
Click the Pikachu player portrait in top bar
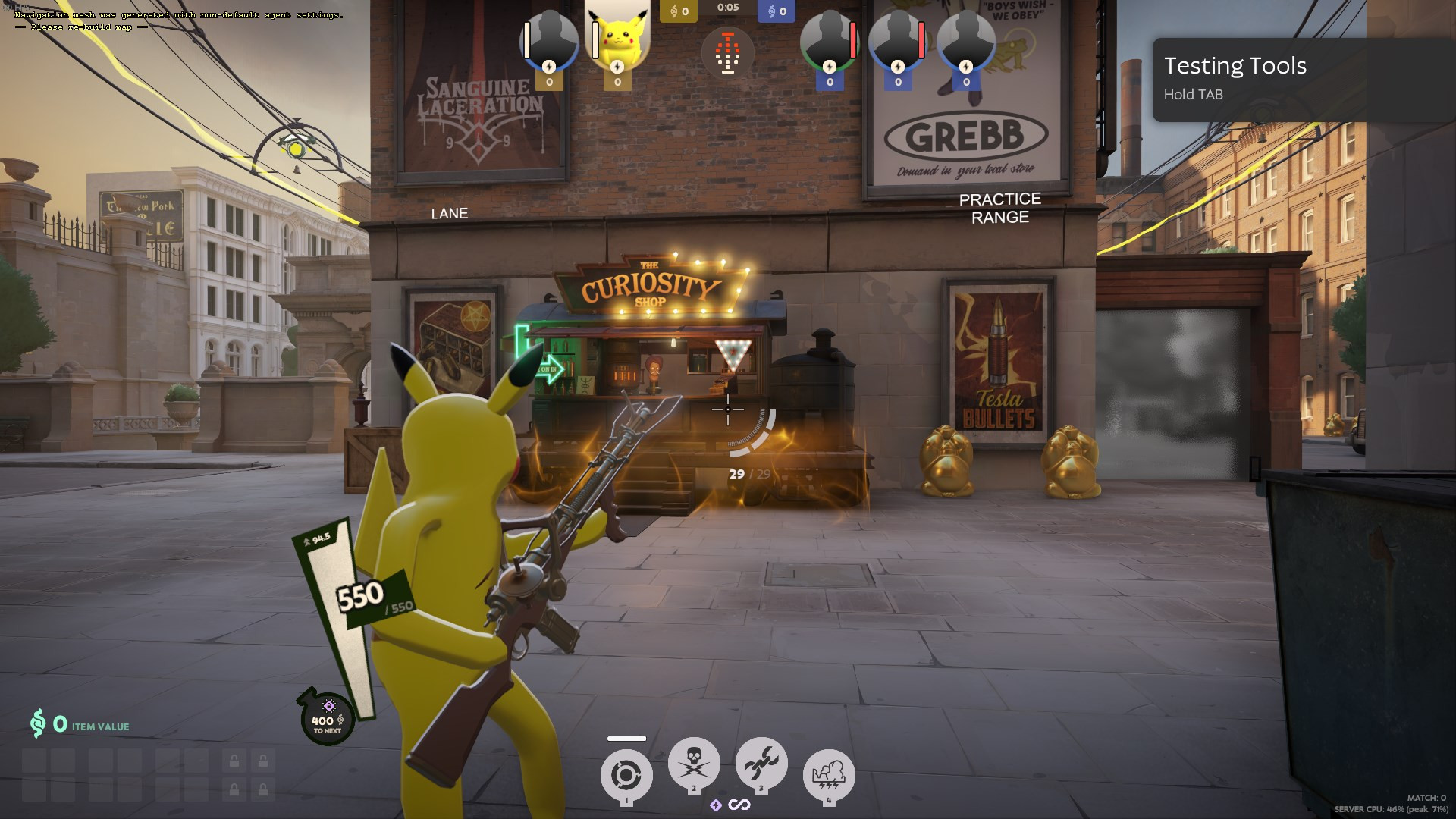(617, 38)
